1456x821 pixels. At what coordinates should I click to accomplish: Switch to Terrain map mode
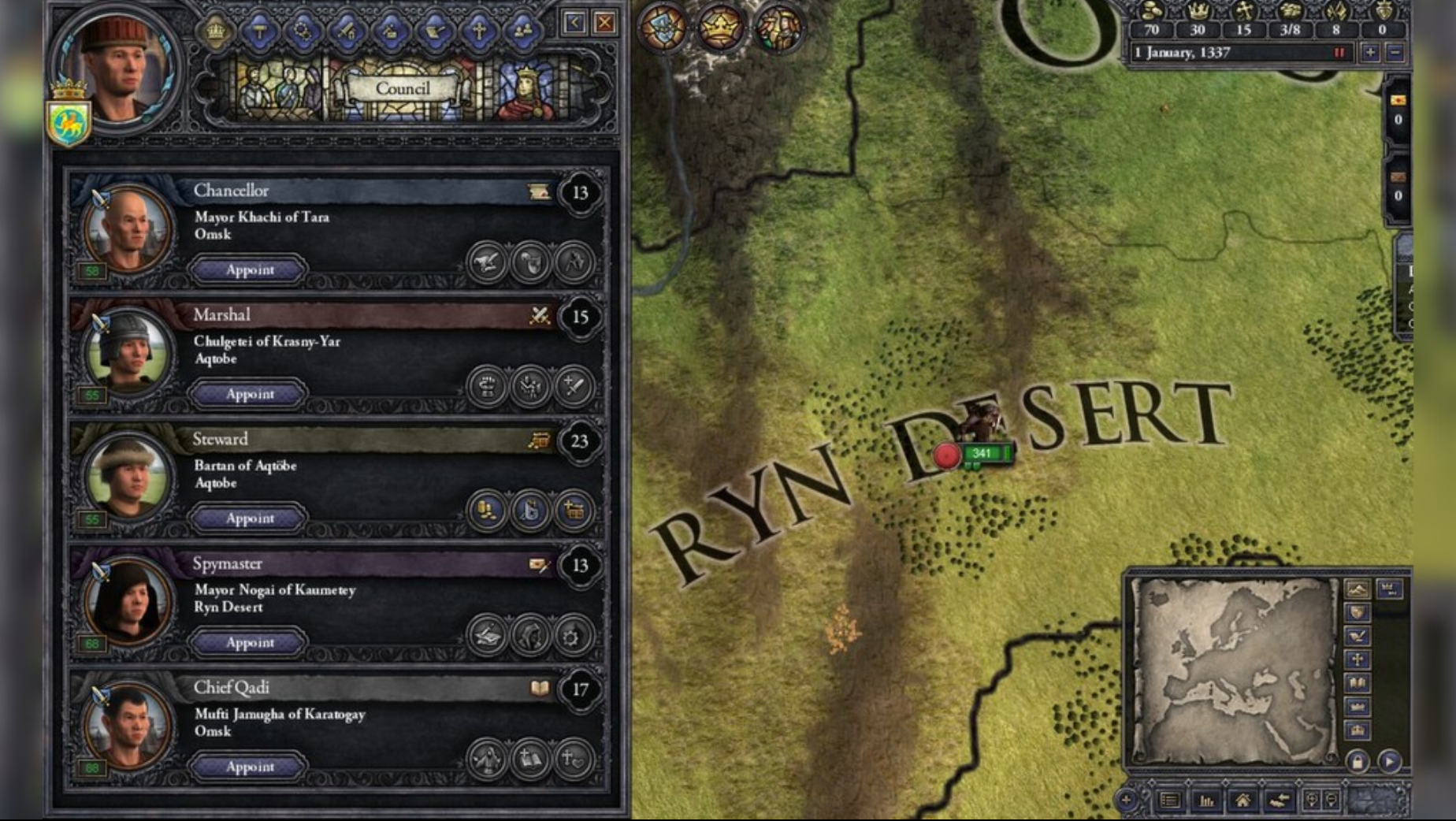click(x=1358, y=589)
